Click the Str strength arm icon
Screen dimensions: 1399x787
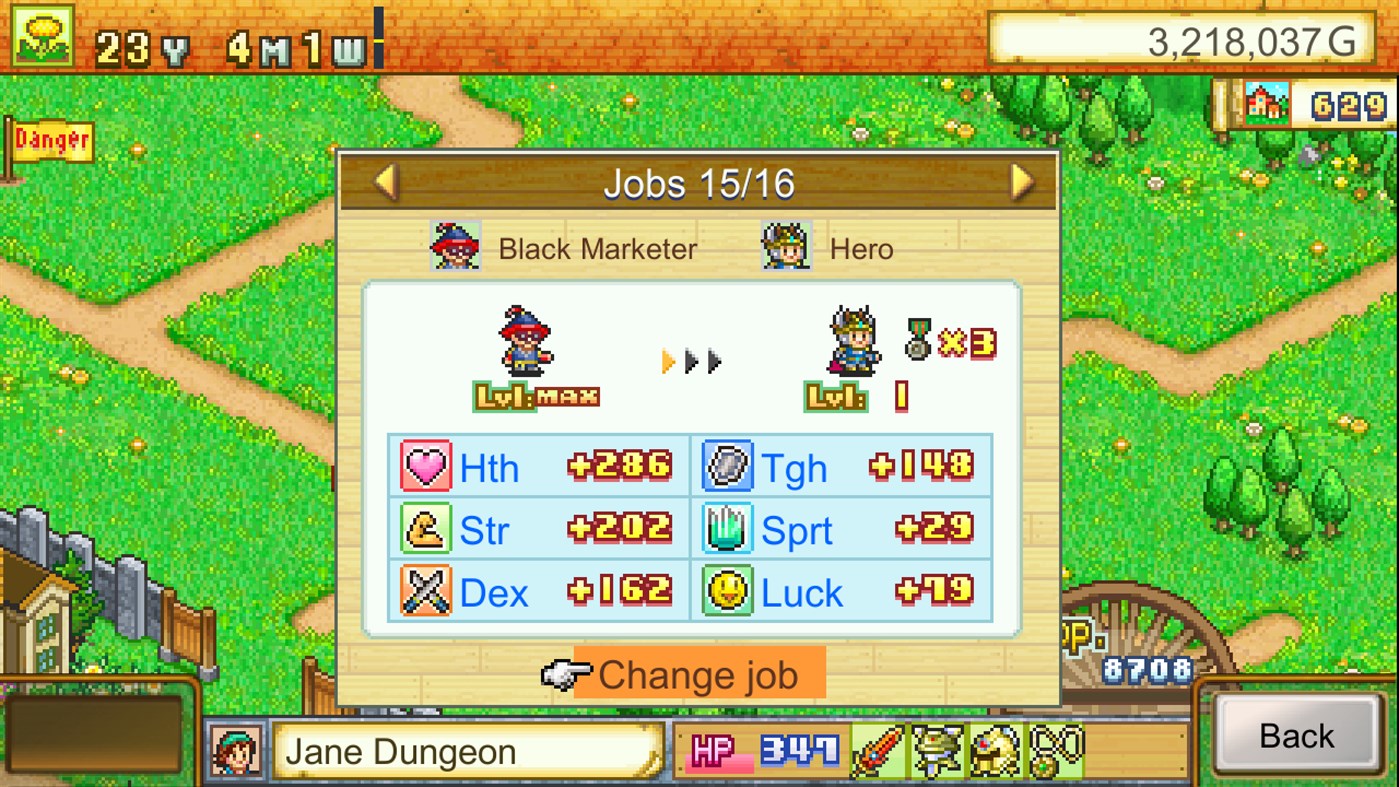pyautogui.click(x=425, y=529)
